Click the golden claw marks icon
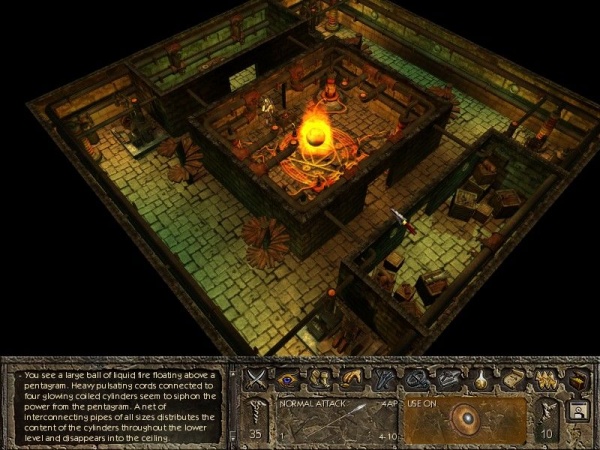 (545, 379)
